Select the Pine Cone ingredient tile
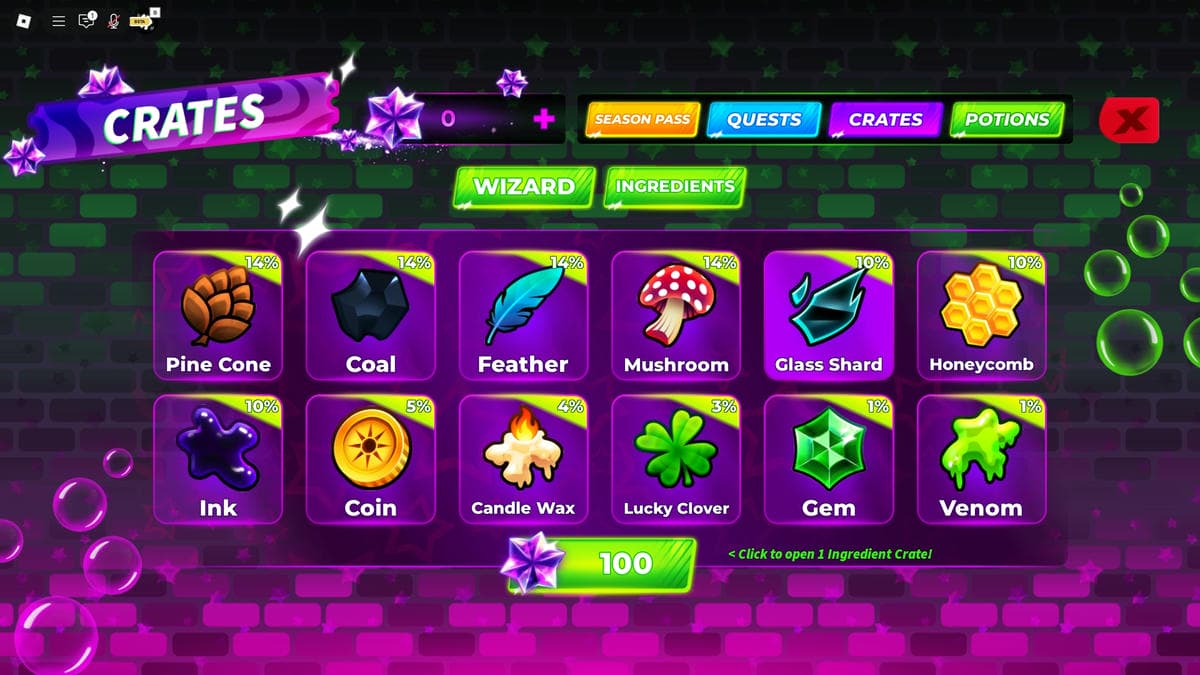 click(218, 316)
